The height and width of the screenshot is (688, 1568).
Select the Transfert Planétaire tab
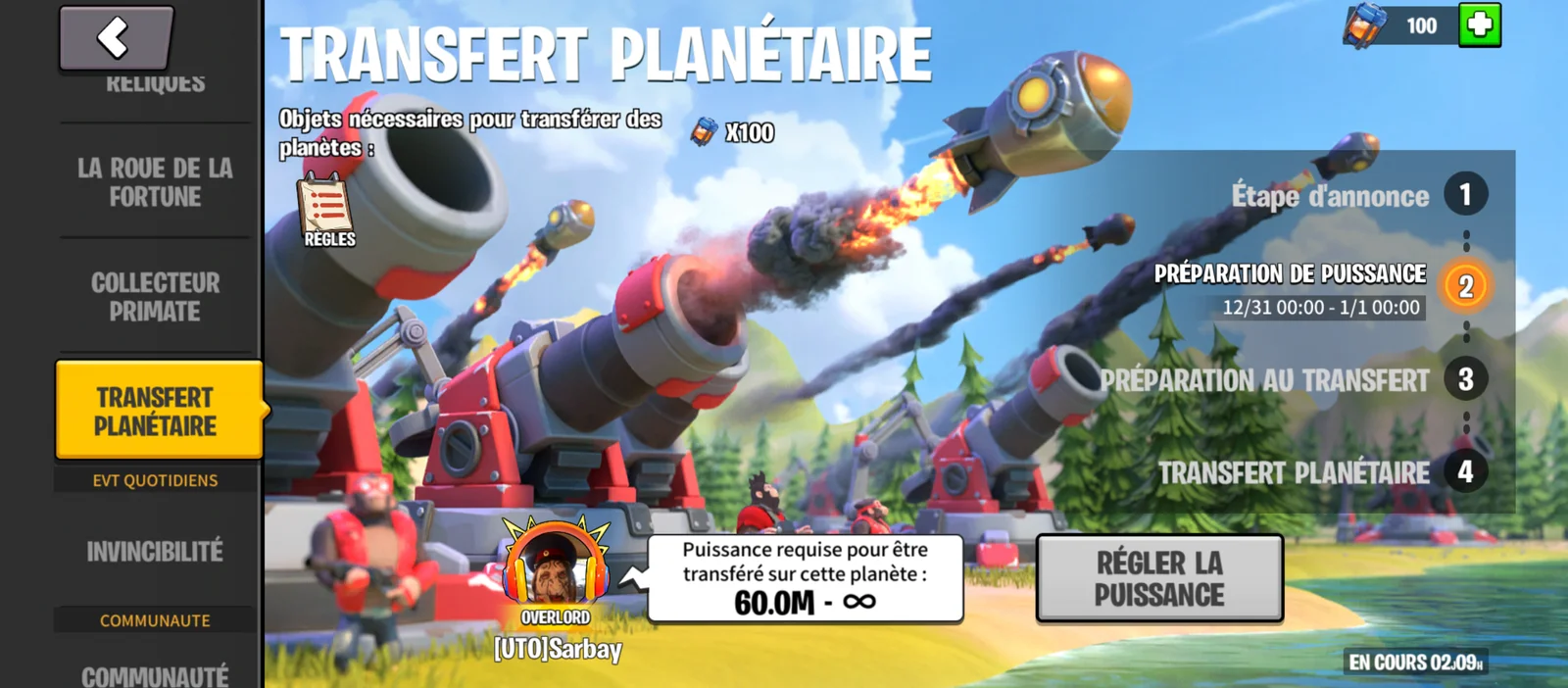(157, 412)
